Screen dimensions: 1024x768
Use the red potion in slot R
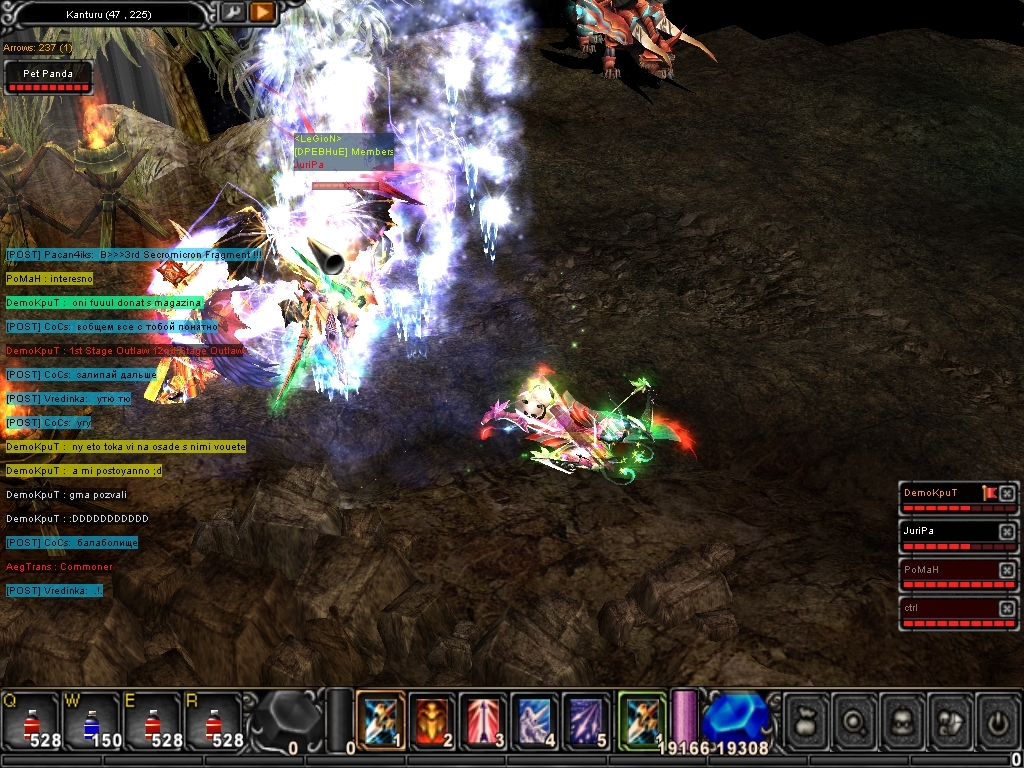click(x=211, y=722)
